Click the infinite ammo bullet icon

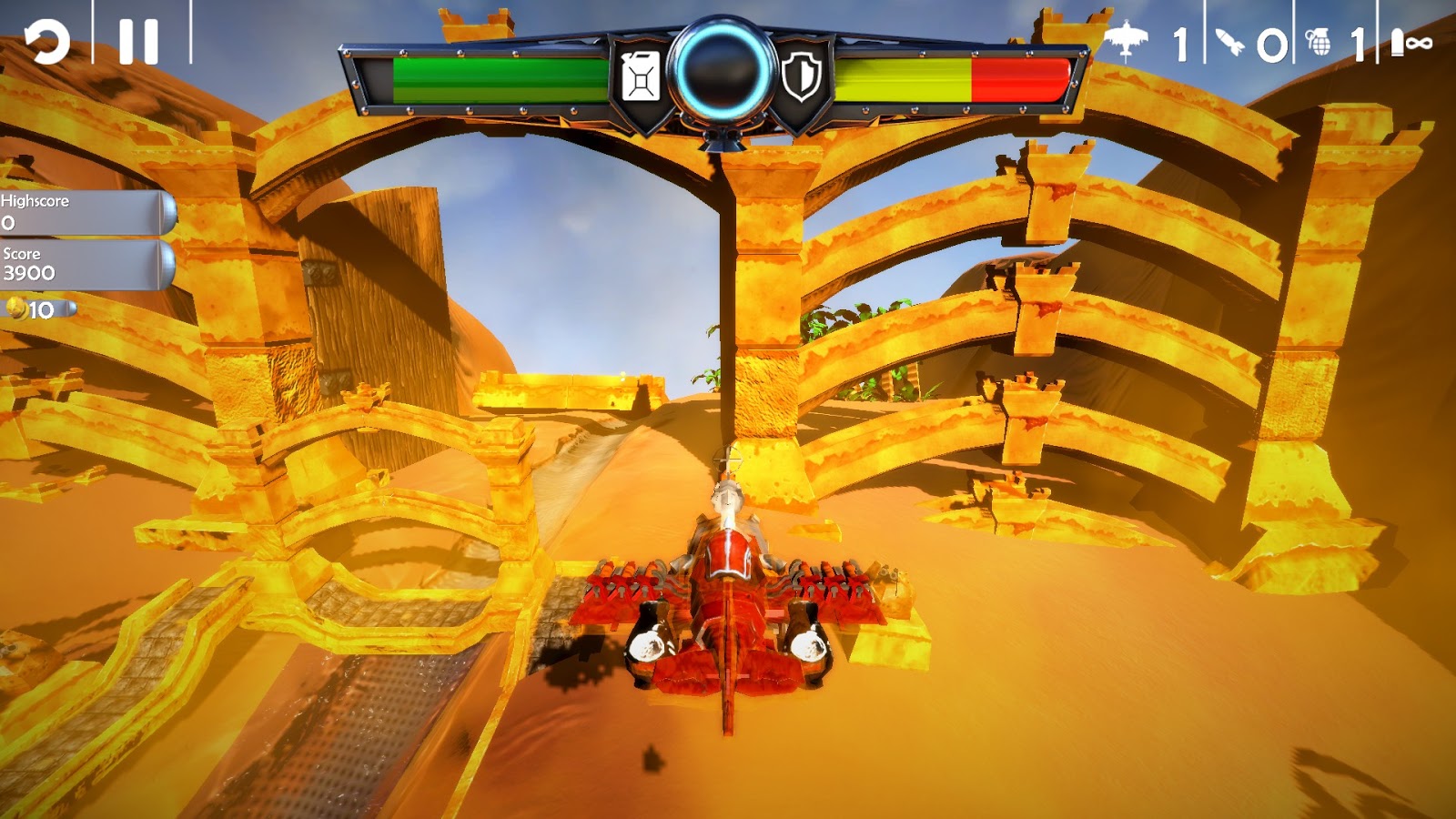point(1399,40)
